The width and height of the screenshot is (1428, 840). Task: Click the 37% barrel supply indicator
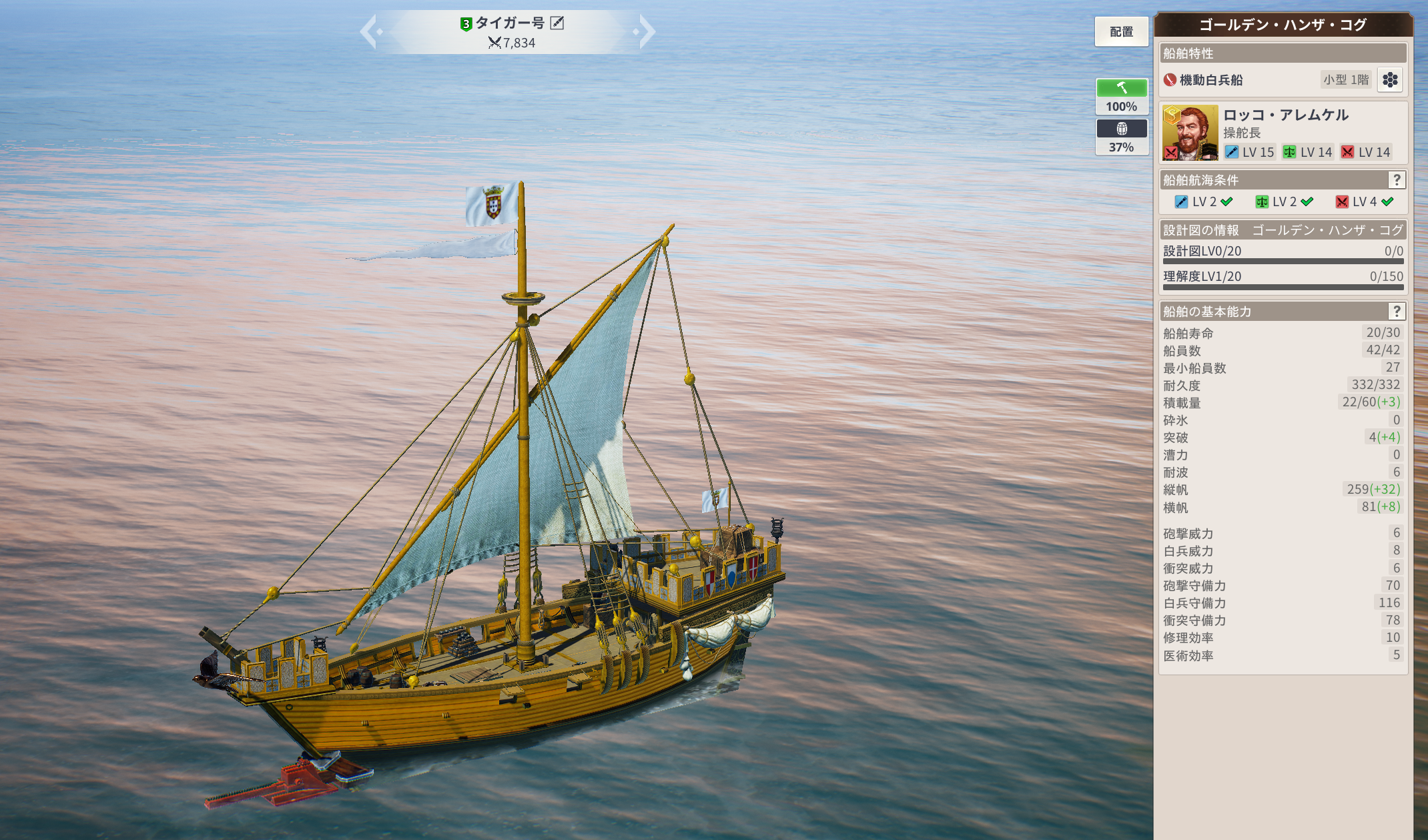(x=1122, y=137)
